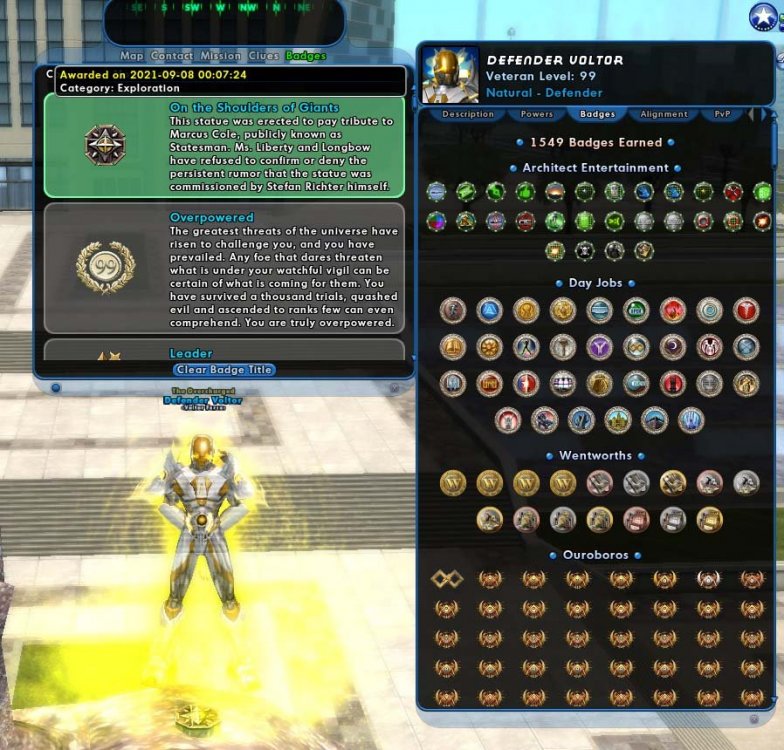Open the PvP tab
This screenshot has width=784, height=750.
pos(722,114)
